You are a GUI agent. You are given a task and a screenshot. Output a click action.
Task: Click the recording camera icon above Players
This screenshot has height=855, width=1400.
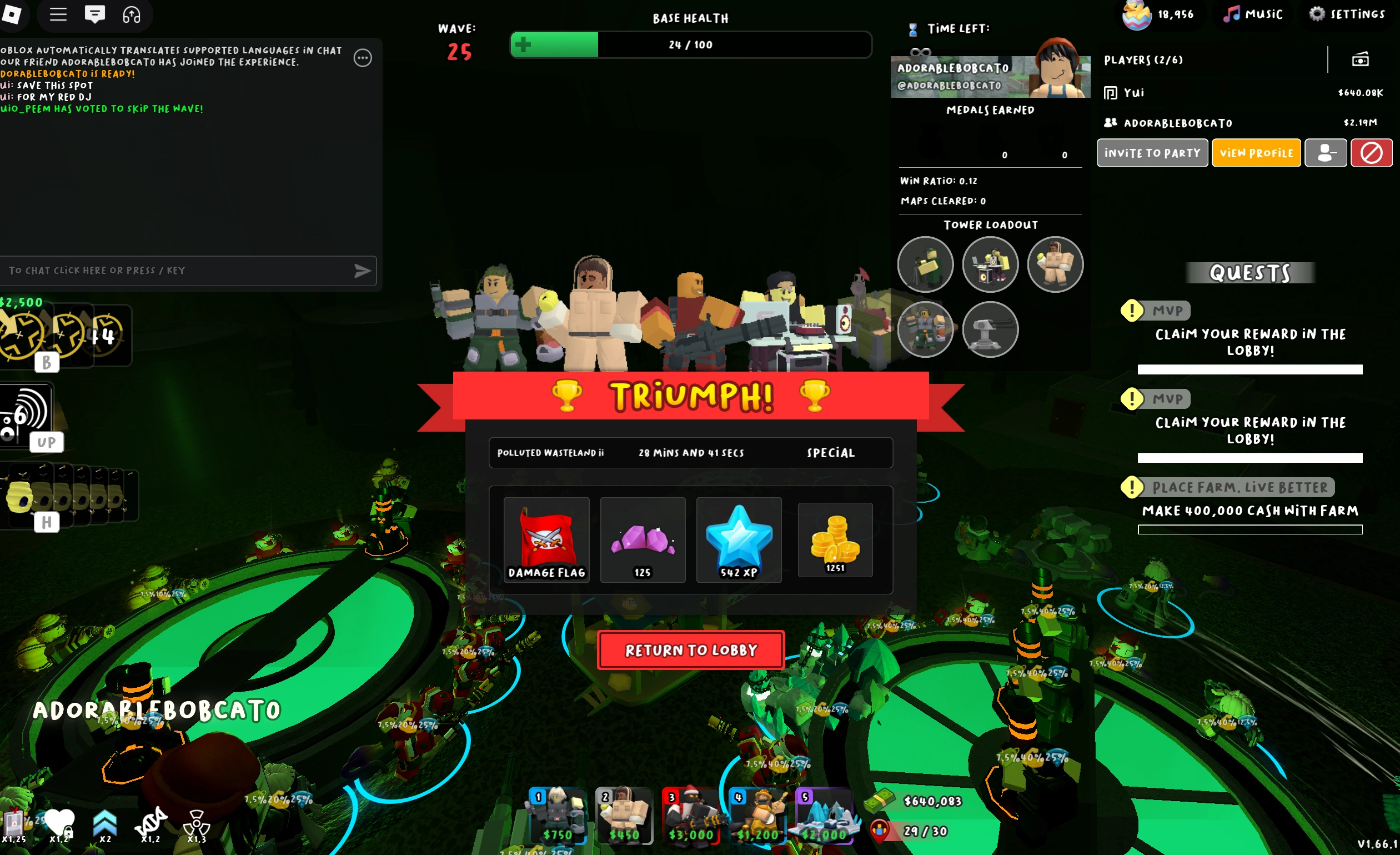click(x=1361, y=59)
